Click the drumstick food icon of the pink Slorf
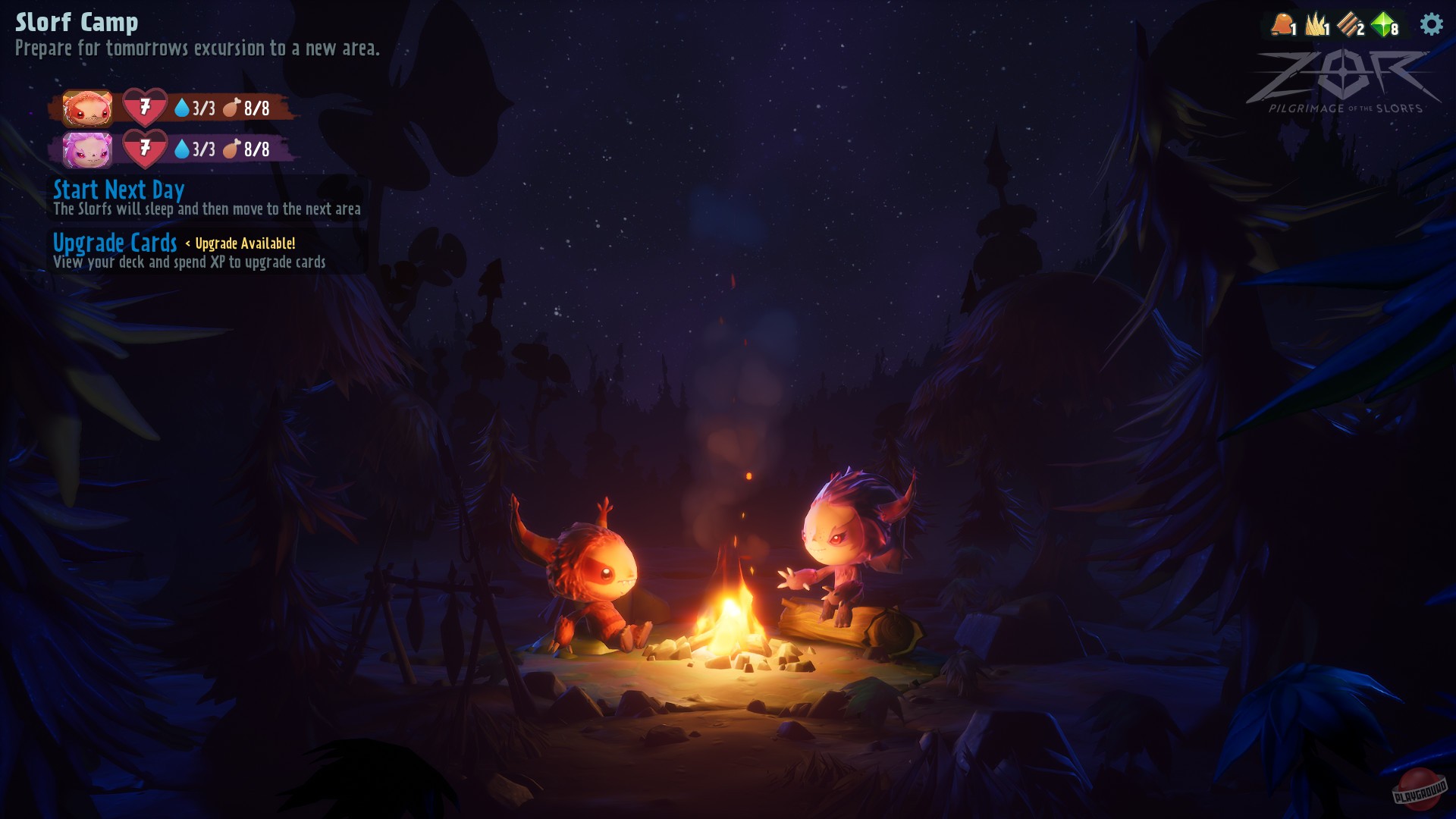This screenshot has width=1456, height=819. tap(233, 150)
